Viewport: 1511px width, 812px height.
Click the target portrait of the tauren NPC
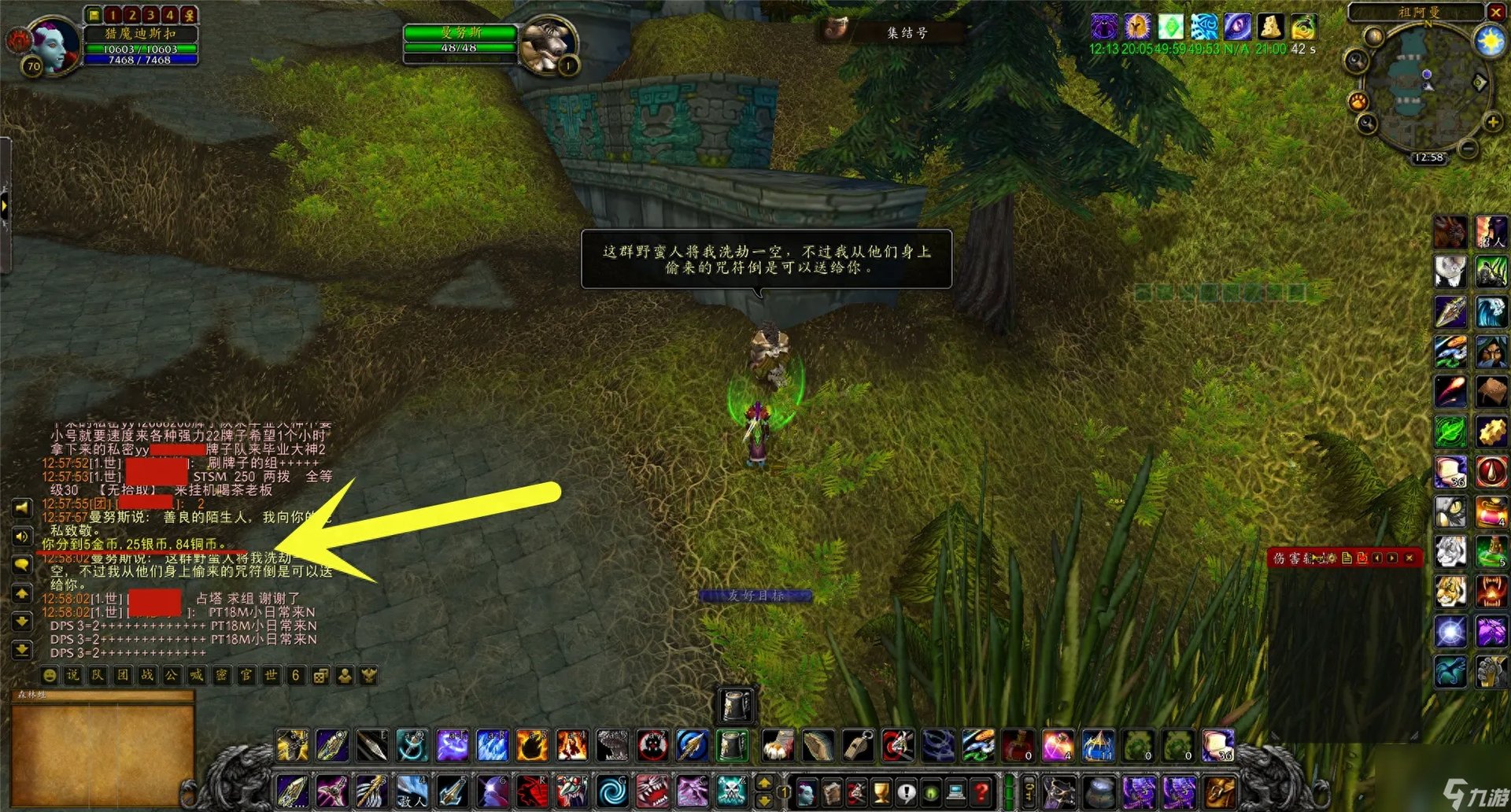click(x=548, y=44)
